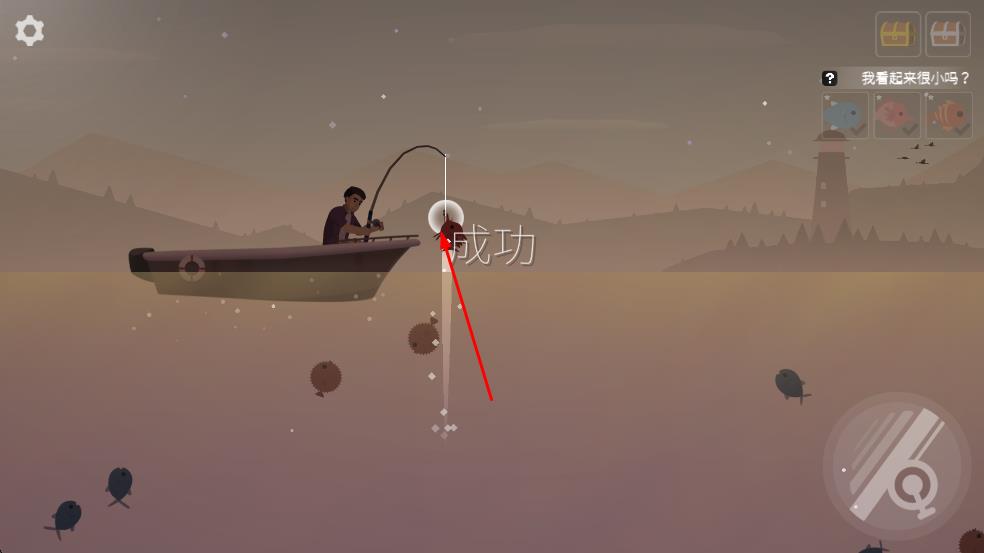Open the silver treasure chest
This screenshot has height=553, width=984.
(947, 35)
